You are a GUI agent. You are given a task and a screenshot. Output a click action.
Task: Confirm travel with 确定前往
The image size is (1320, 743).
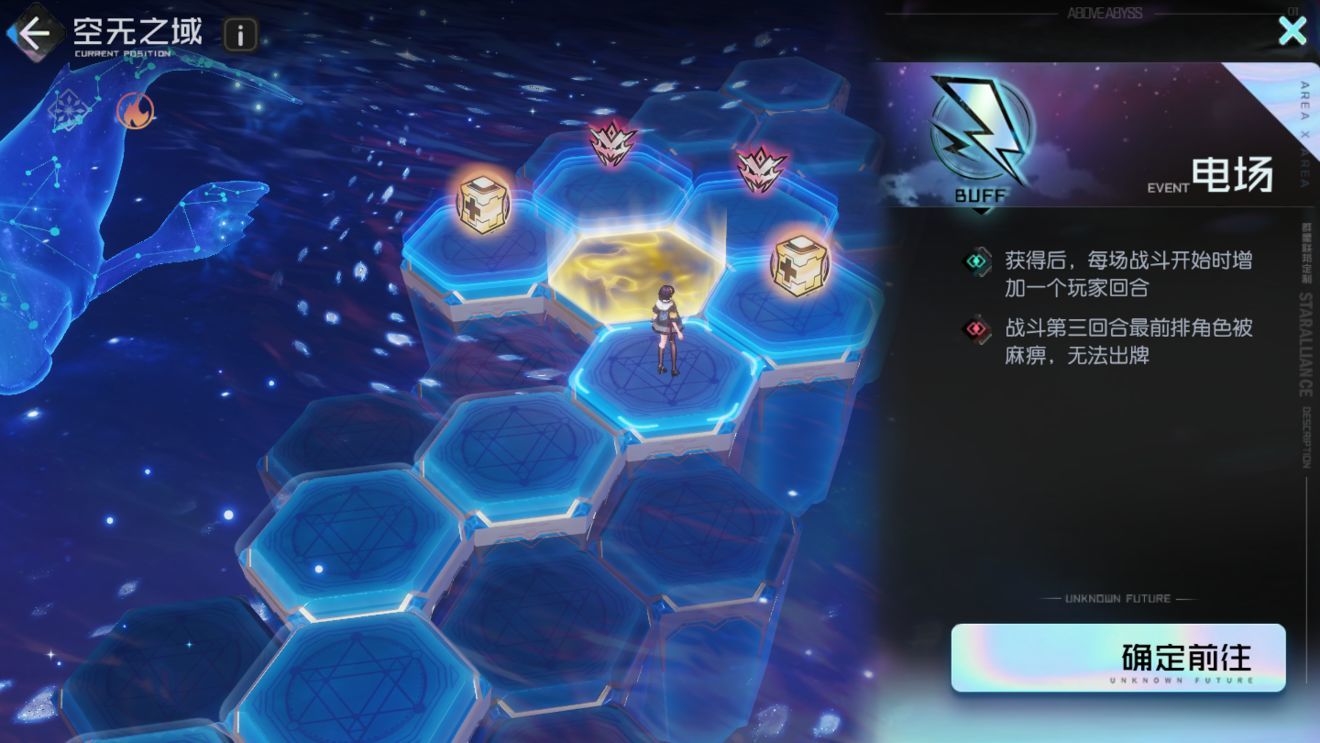click(x=1117, y=658)
